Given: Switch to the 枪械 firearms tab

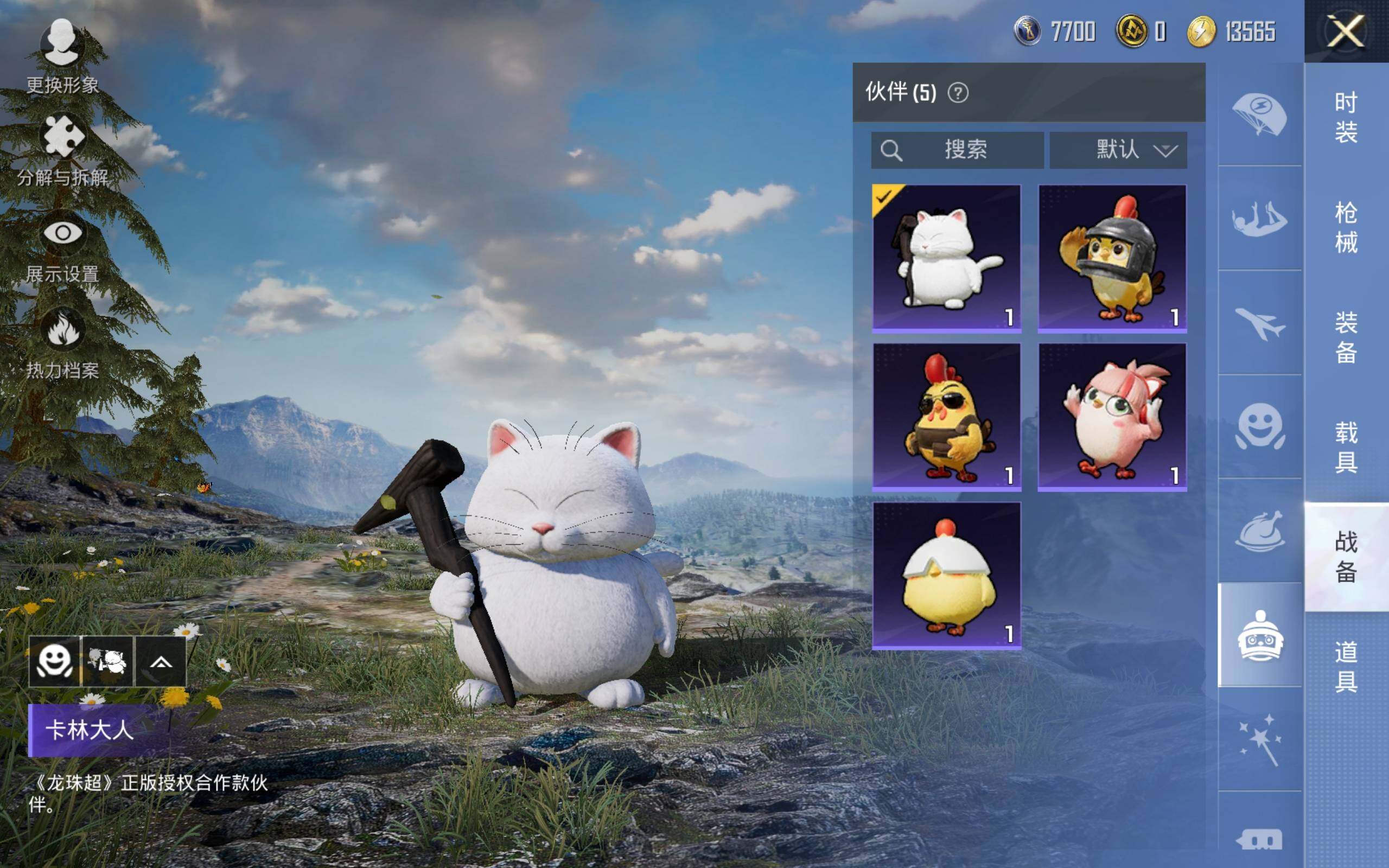Looking at the screenshot, I should coord(1346,227).
